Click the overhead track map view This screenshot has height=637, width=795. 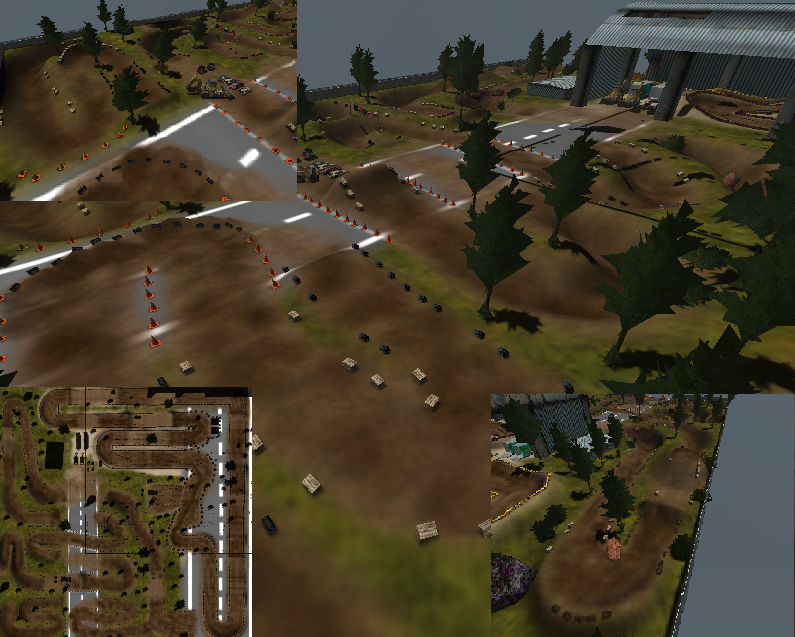pyautogui.click(x=125, y=512)
